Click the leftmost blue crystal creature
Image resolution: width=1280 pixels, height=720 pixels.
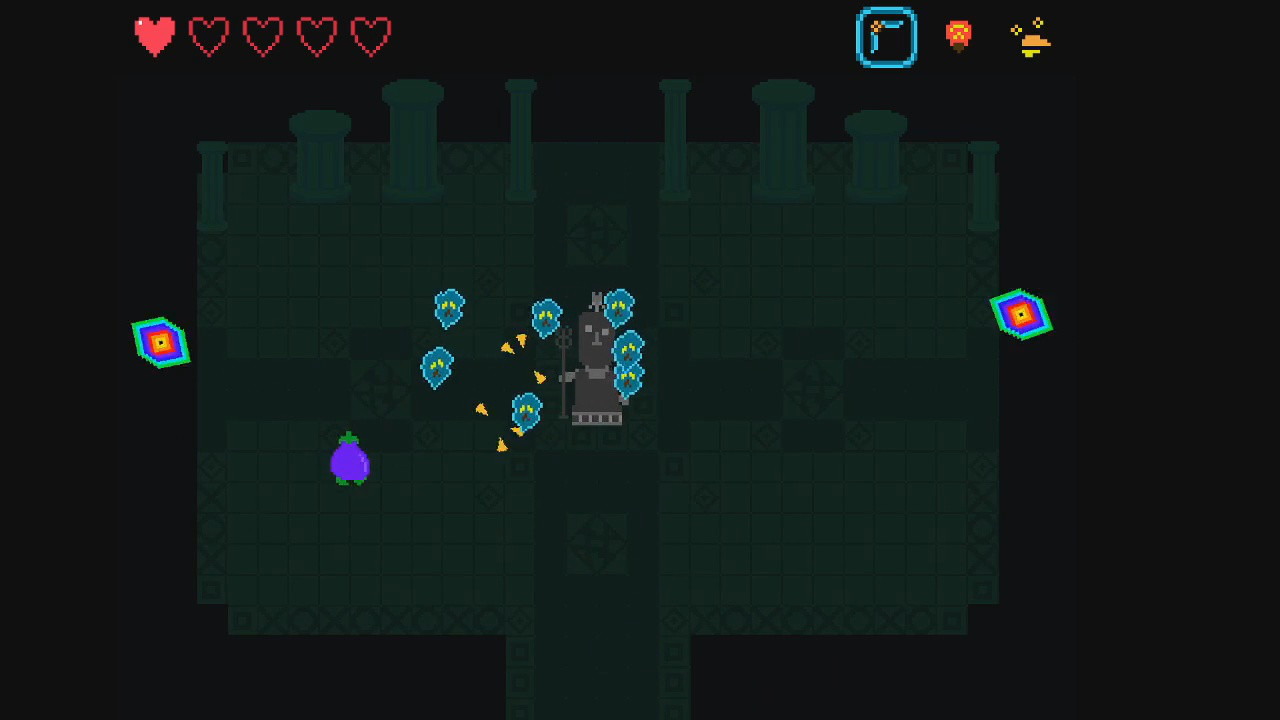coord(437,366)
